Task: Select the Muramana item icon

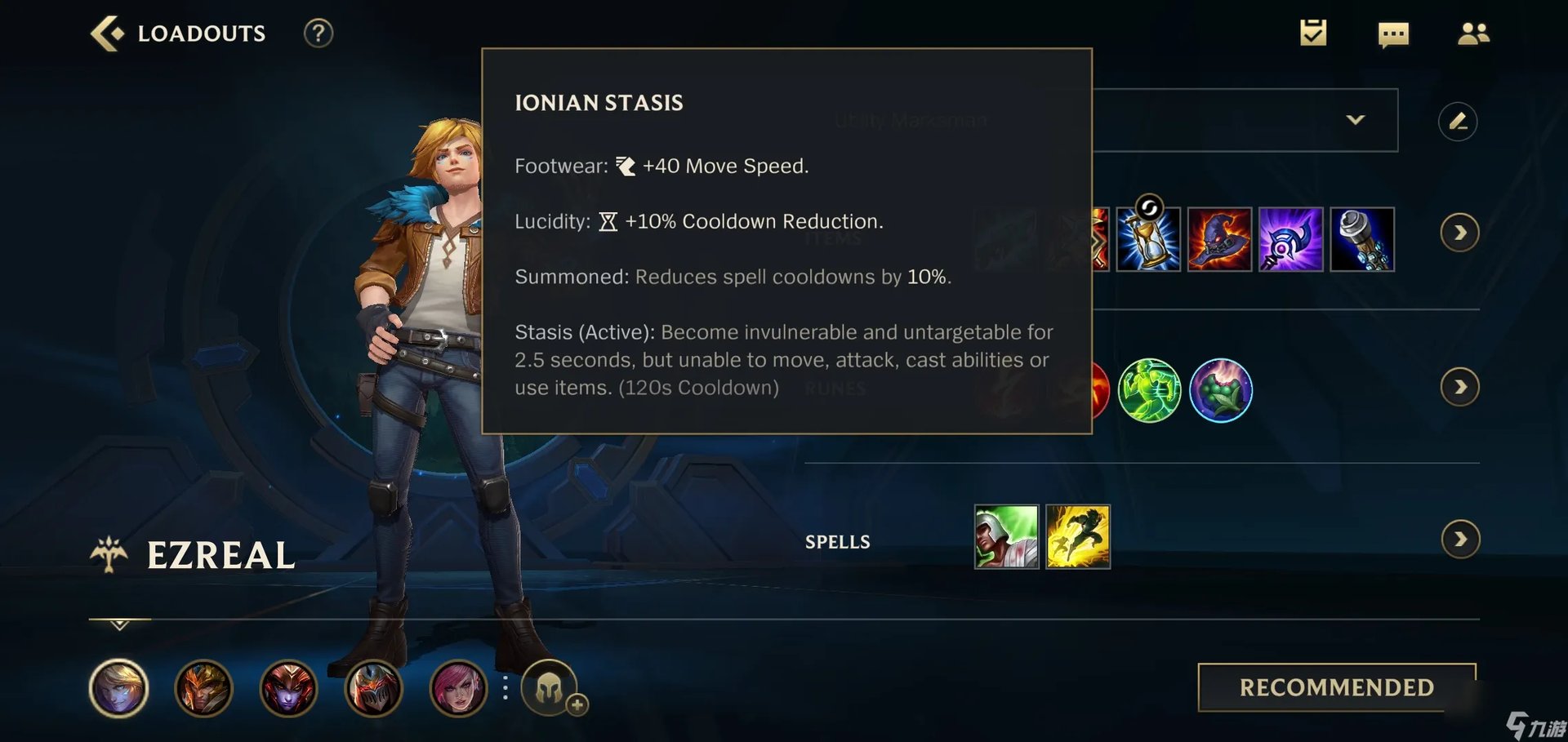Action: [1362, 239]
